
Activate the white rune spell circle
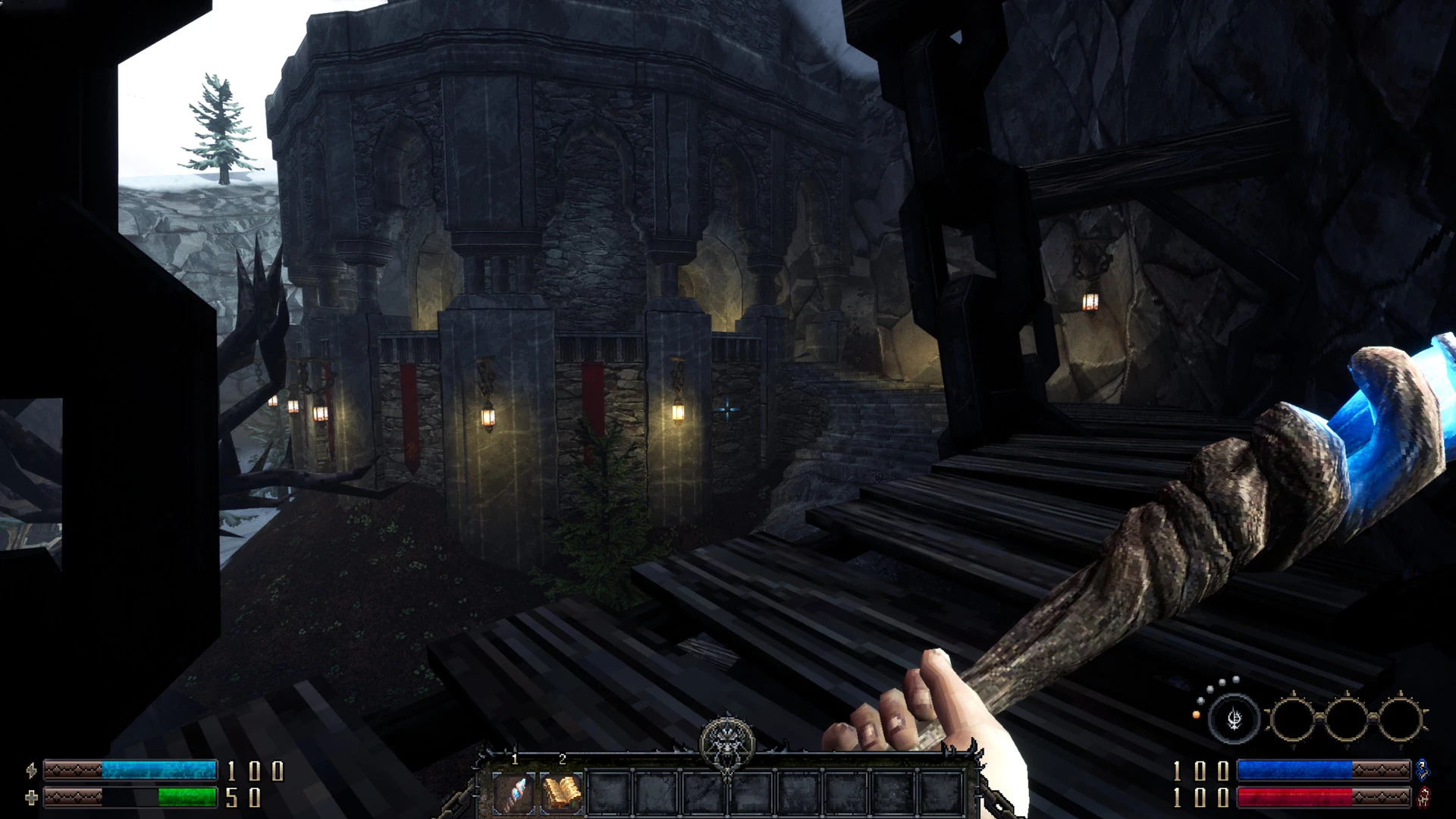(x=1234, y=718)
